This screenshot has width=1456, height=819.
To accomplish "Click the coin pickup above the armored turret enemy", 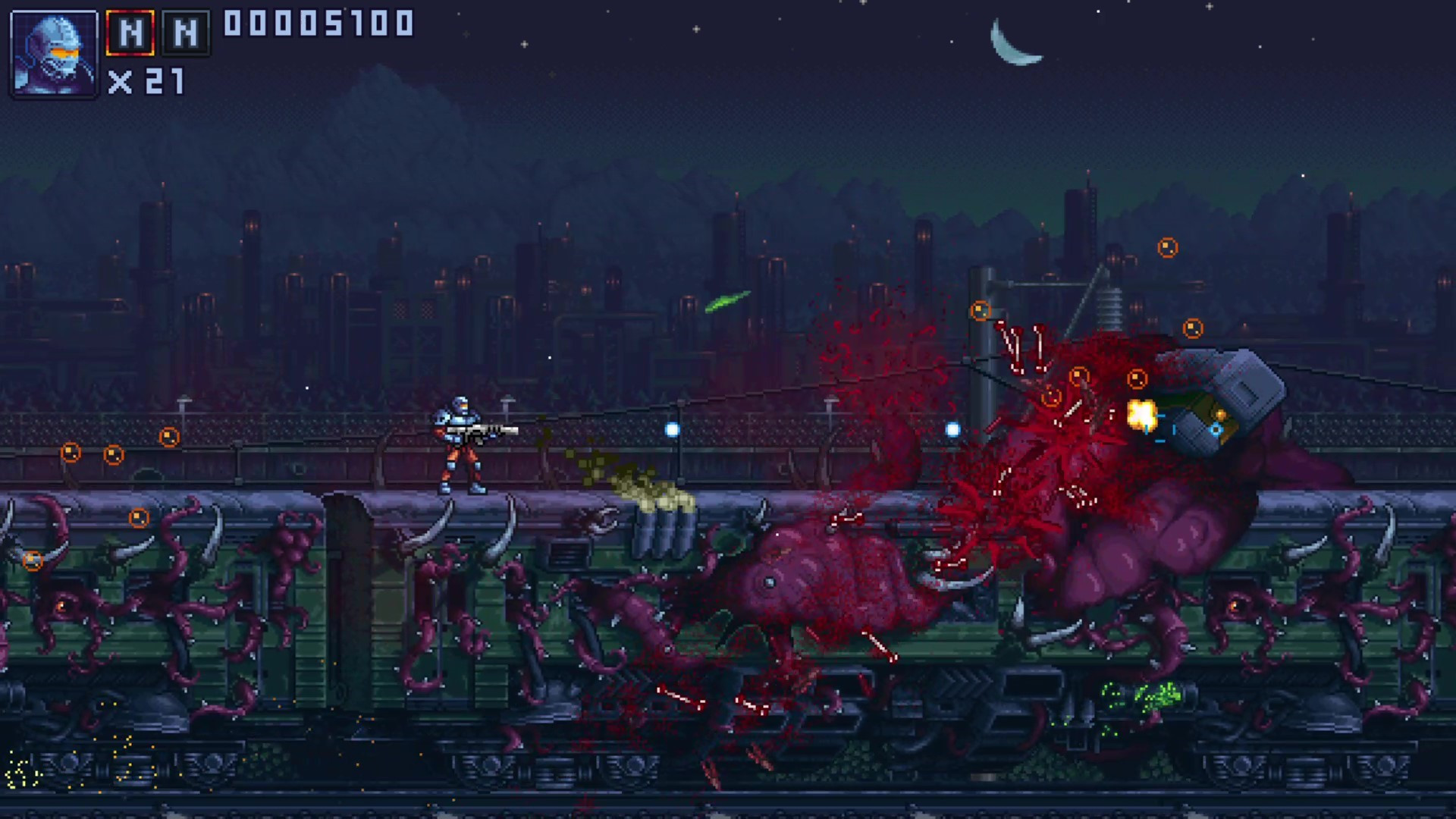I will click(1194, 328).
